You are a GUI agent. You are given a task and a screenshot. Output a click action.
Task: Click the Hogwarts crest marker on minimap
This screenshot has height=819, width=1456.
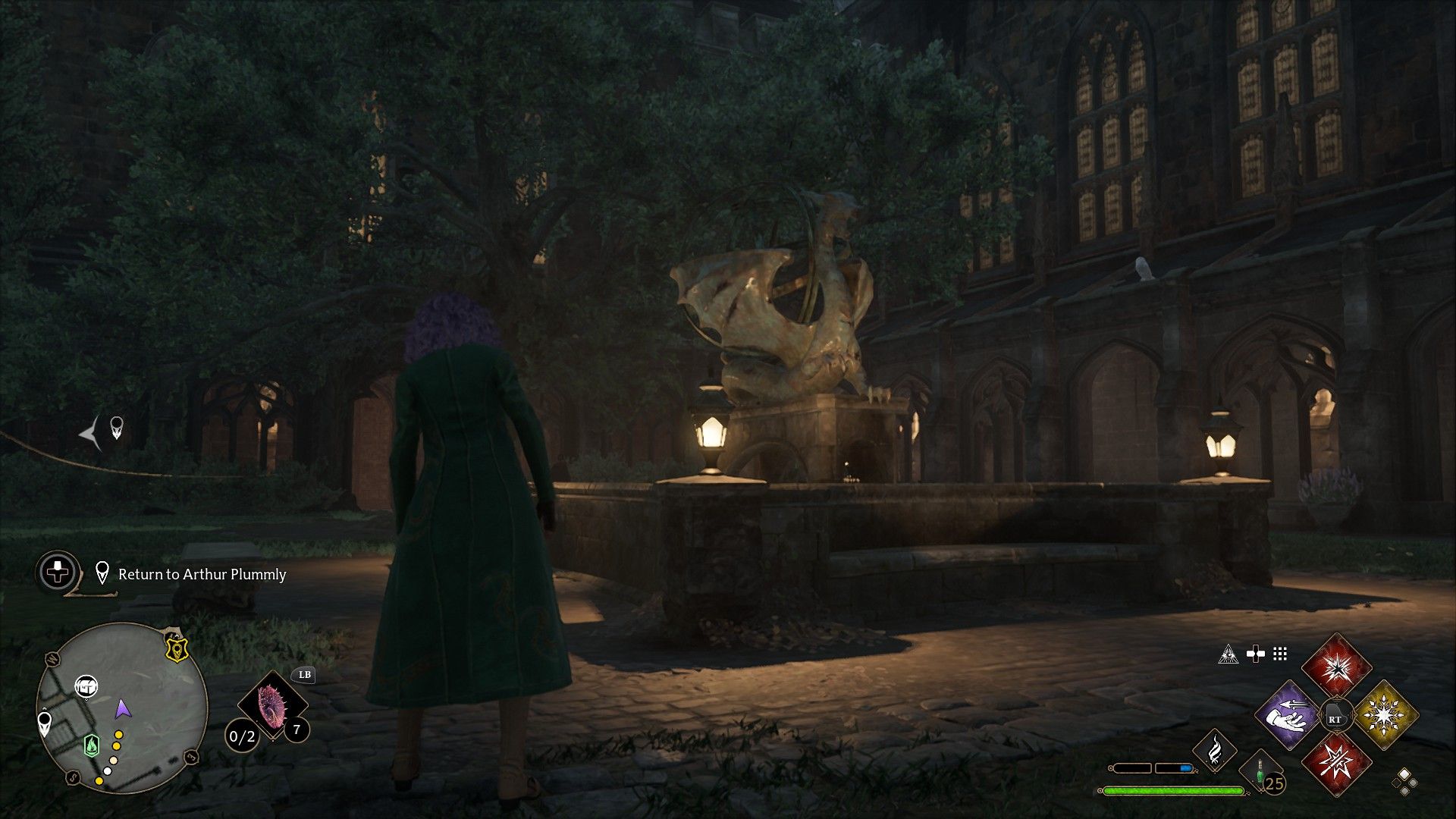click(x=176, y=648)
